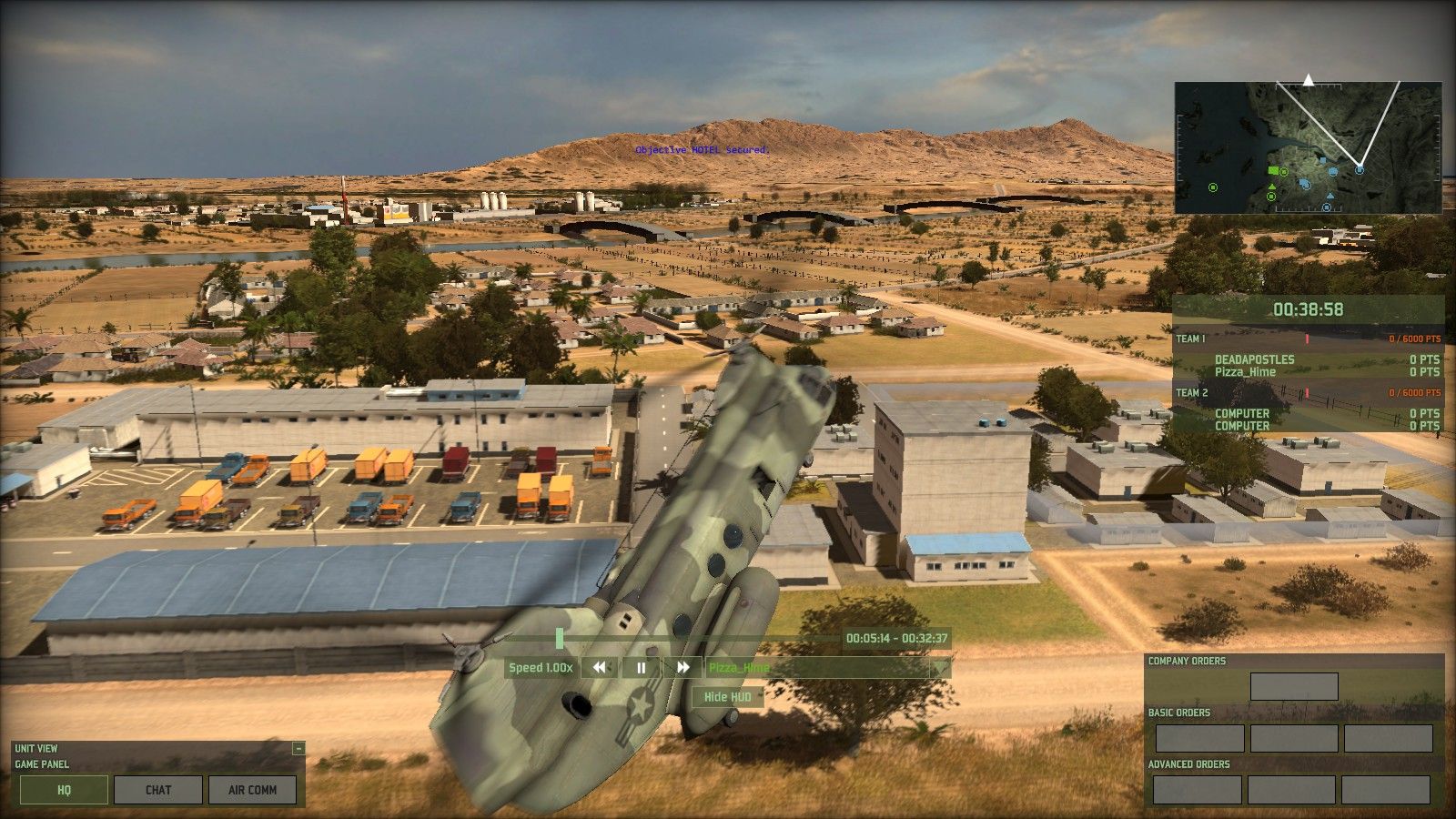This screenshot has height=819, width=1456.
Task: Open the Pizza_Hime player dropdown
Action: (940, 668)
